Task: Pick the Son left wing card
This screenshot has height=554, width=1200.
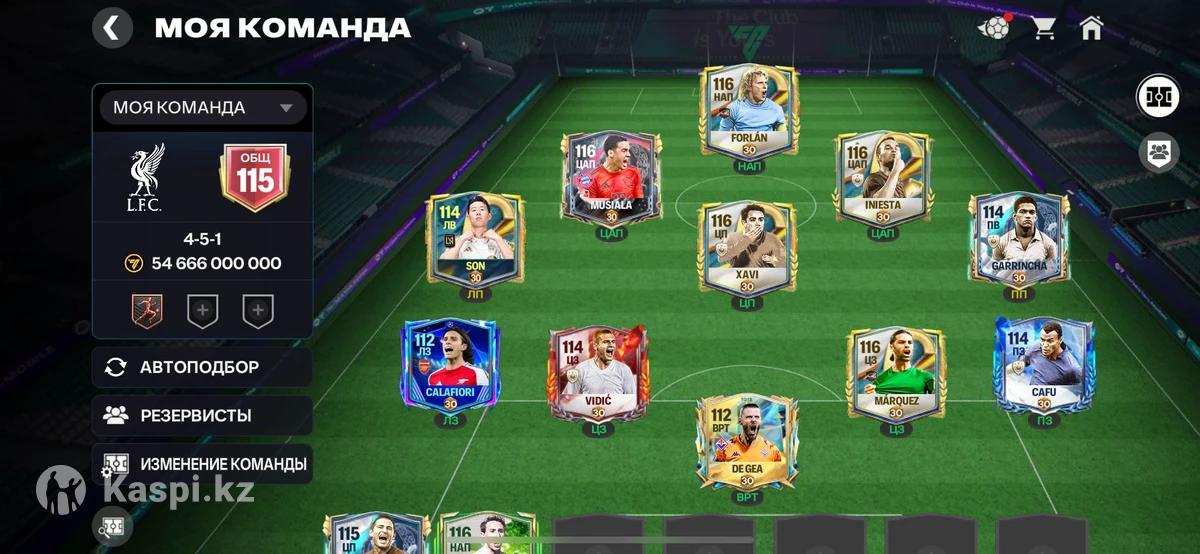Action: click(x=475, y=240)
